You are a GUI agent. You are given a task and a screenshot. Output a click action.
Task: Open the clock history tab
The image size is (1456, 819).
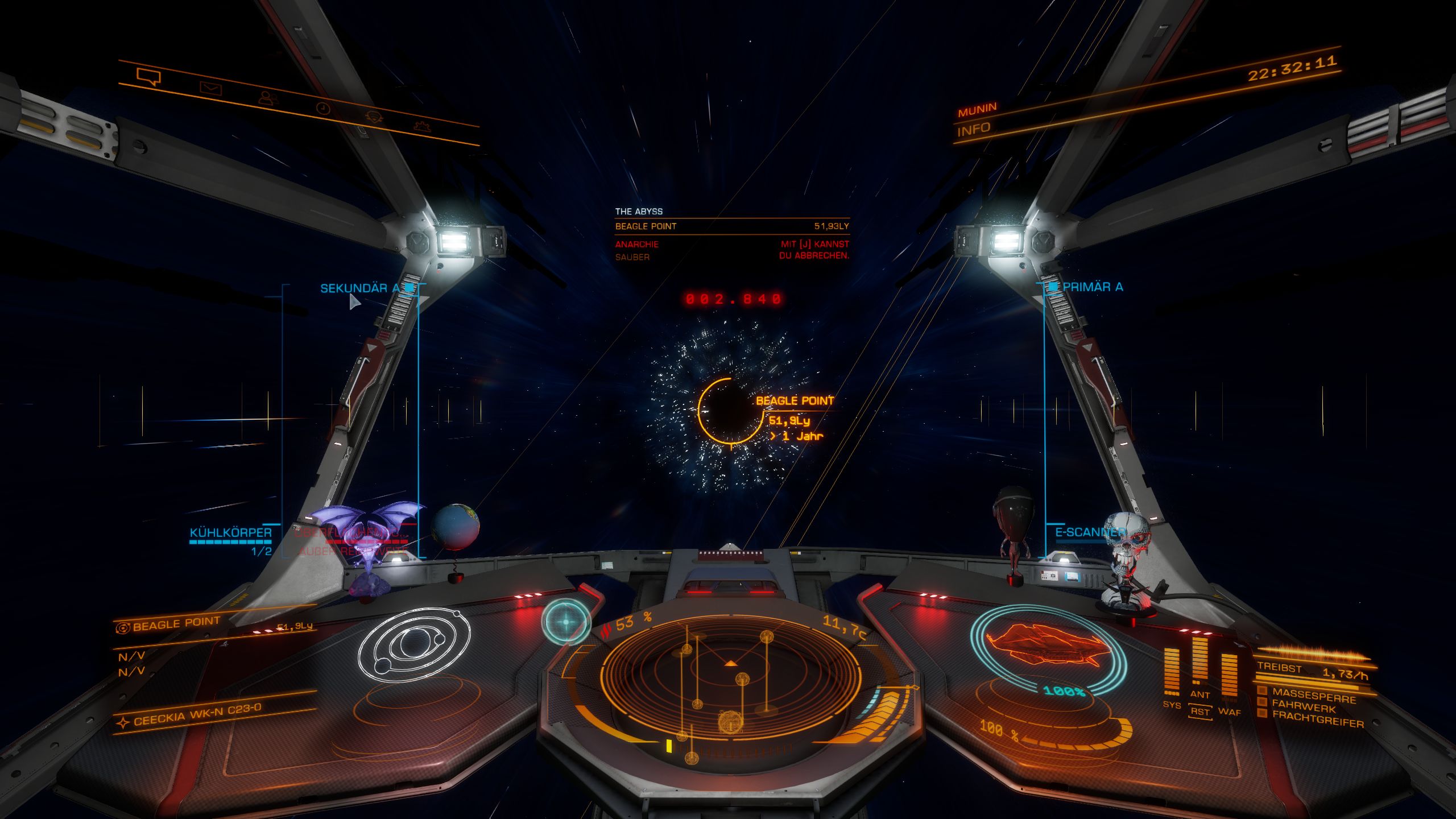[323, 108]
